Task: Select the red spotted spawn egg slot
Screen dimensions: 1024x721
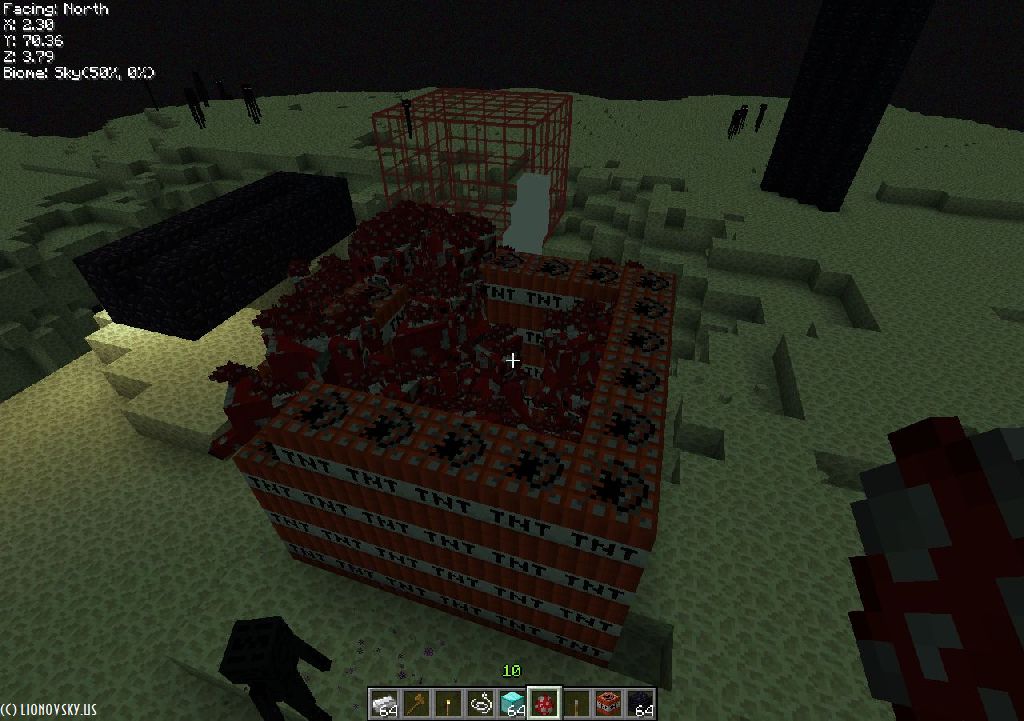Action: tap(544, 704)
